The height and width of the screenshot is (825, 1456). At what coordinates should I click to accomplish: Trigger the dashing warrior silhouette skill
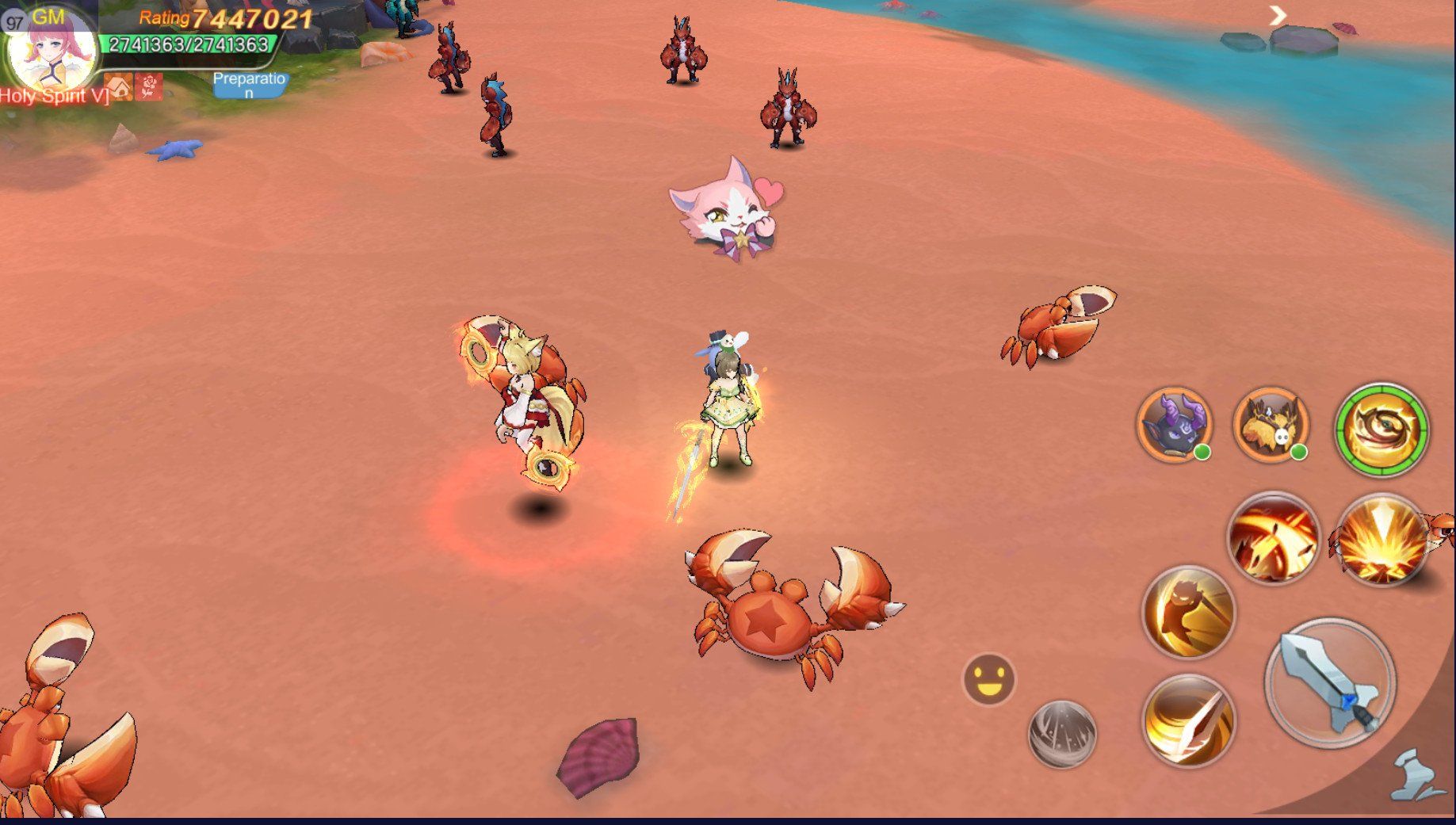(x=1187, y=611)
